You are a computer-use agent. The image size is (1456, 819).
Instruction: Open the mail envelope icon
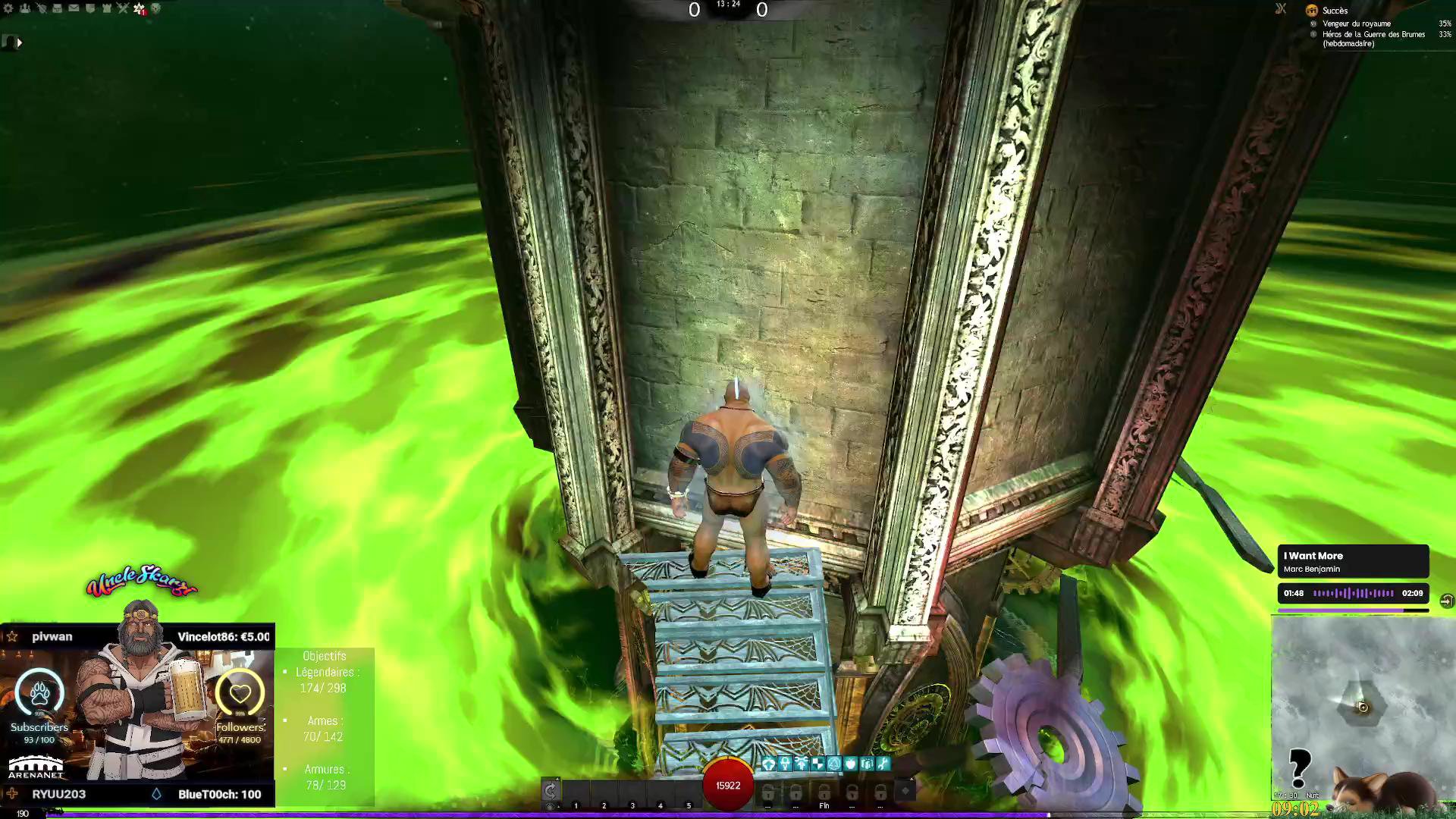pos(74,8)
